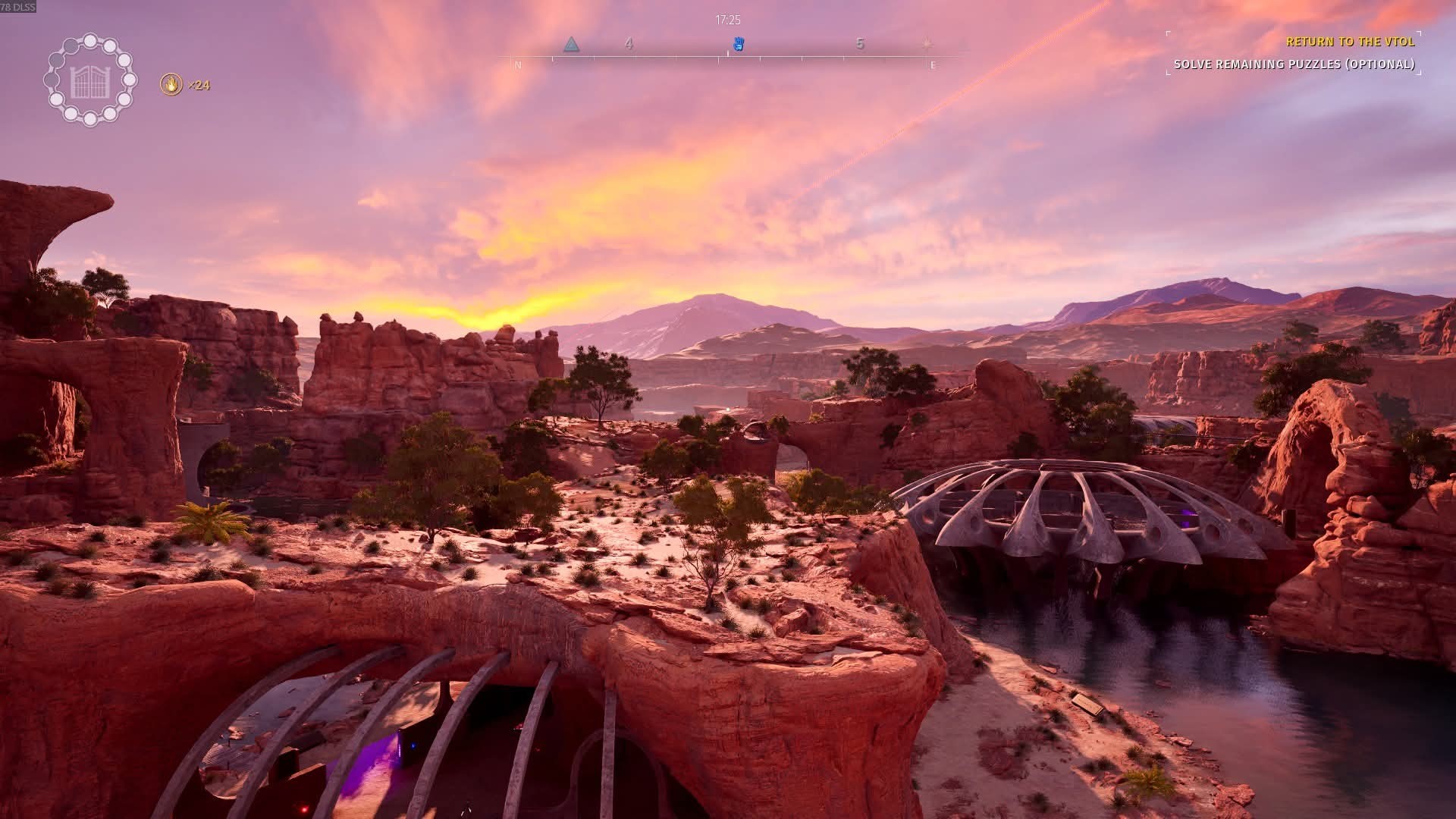Click the faint star marker on the compass

[927, 44]
